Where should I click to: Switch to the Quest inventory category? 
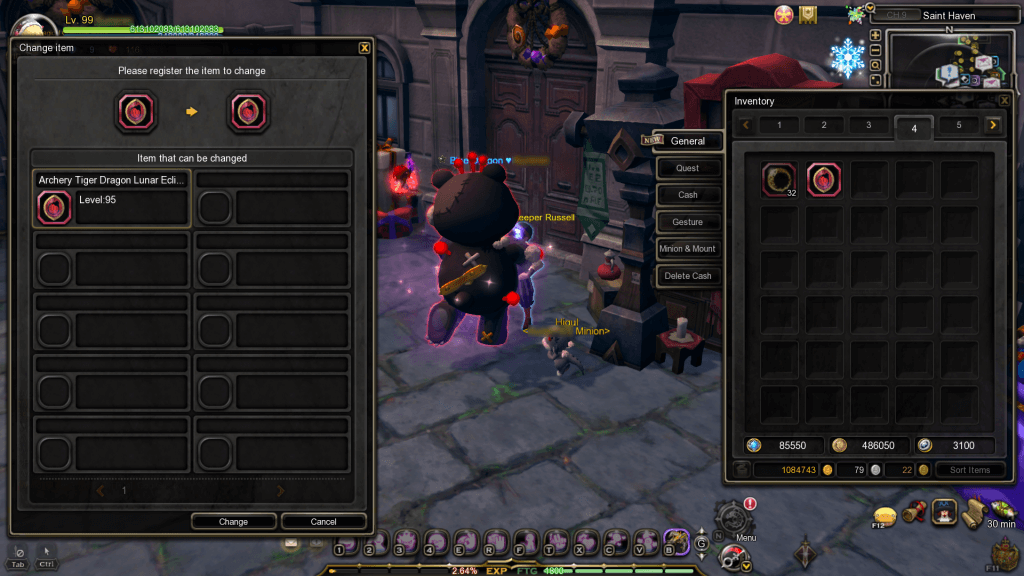tap(687, 168)
